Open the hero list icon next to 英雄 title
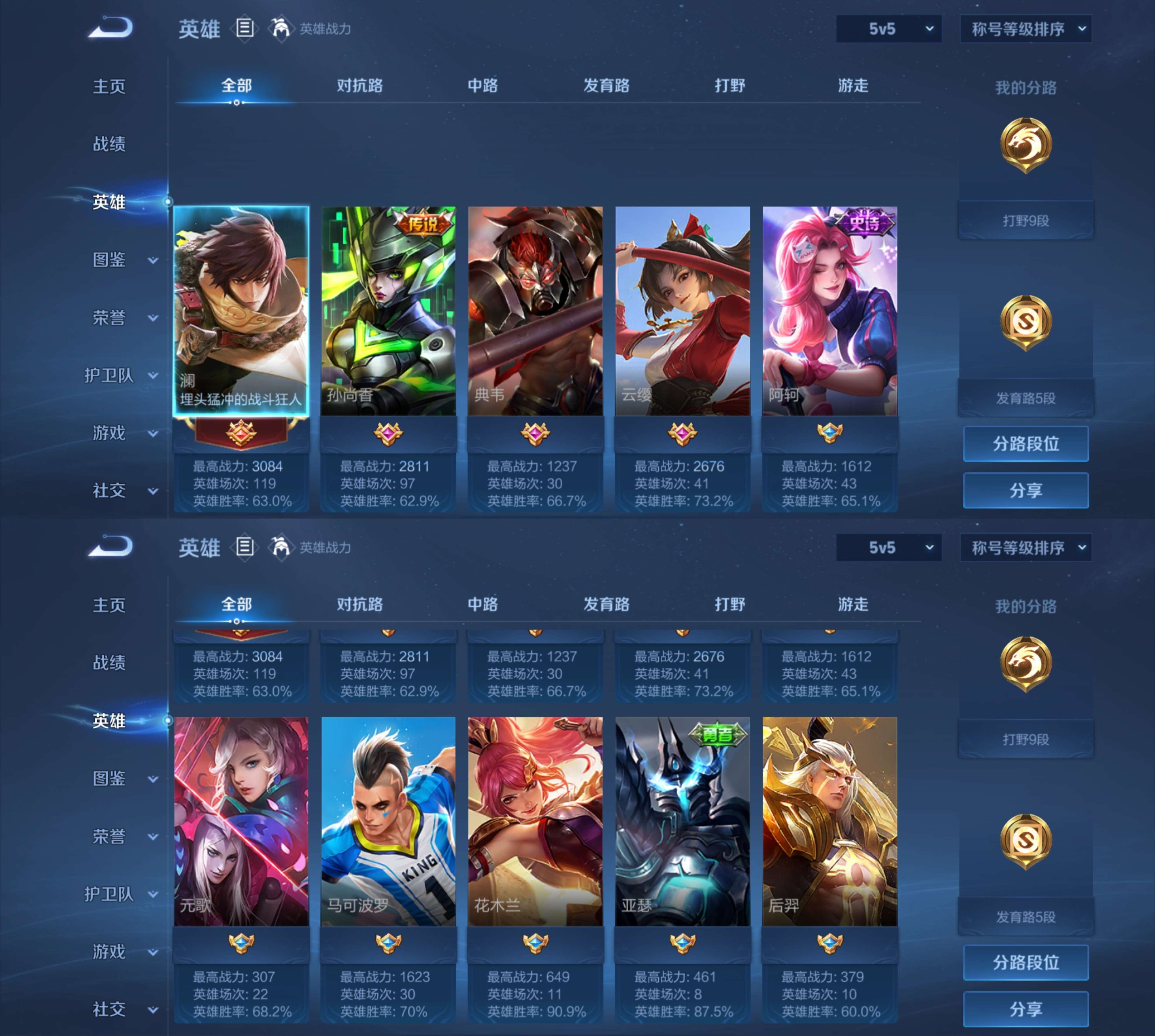The width and height of the screenshot is (1155, 1036). [x=246, y=28]
